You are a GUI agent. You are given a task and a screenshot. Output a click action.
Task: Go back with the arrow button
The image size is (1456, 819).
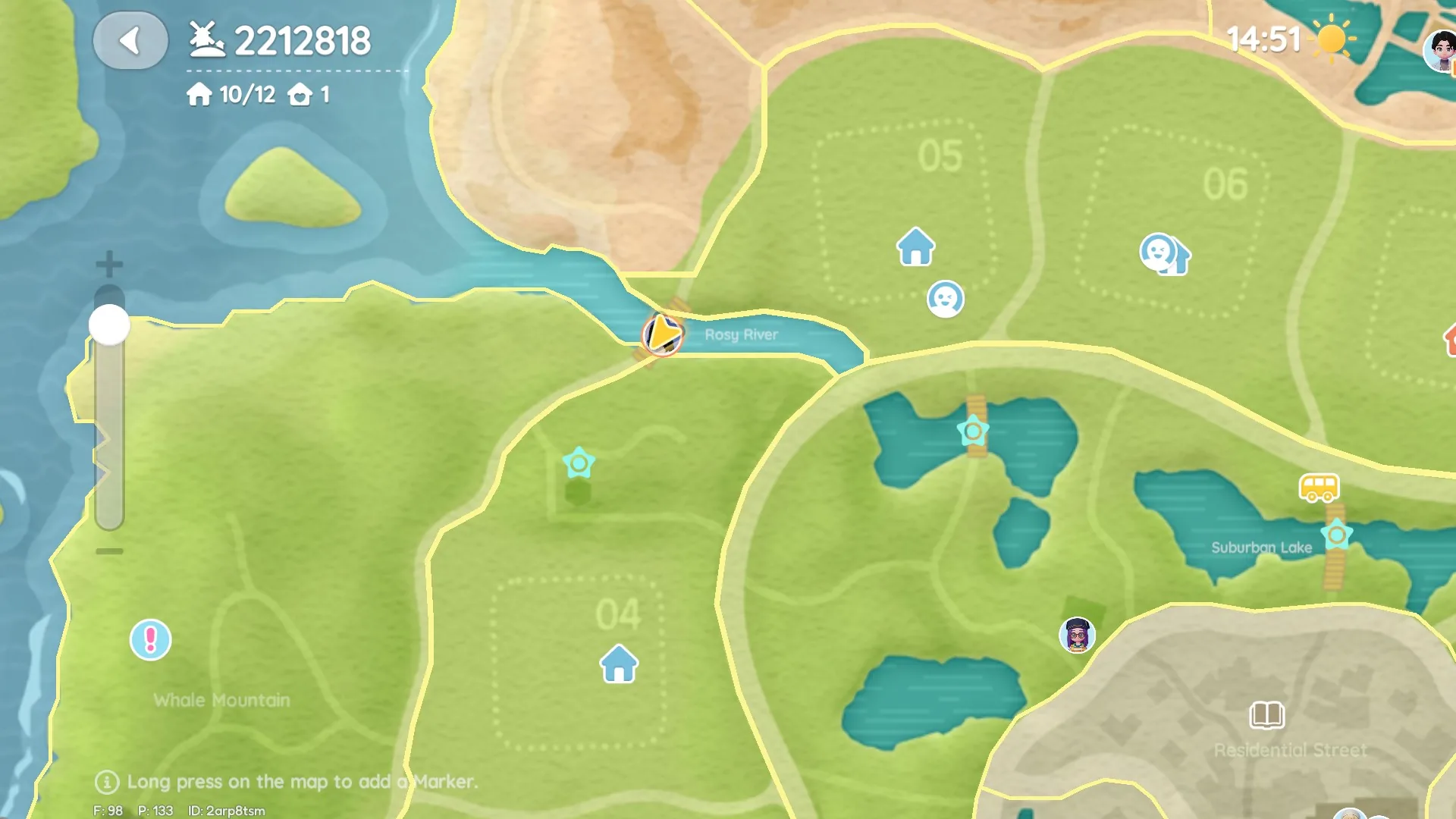(130, 41)
